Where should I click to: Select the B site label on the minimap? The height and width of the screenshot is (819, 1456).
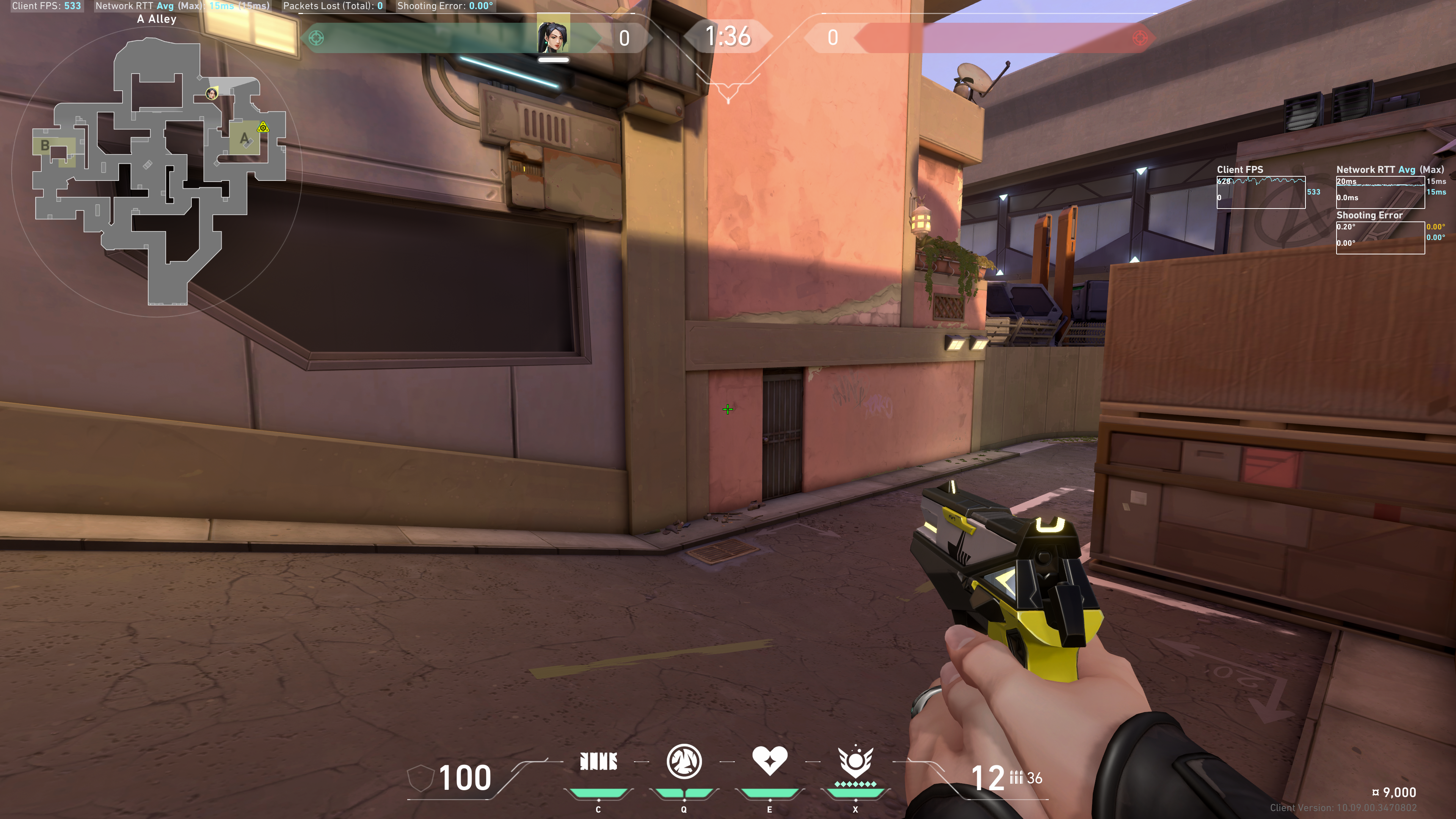tap(45, 146)
